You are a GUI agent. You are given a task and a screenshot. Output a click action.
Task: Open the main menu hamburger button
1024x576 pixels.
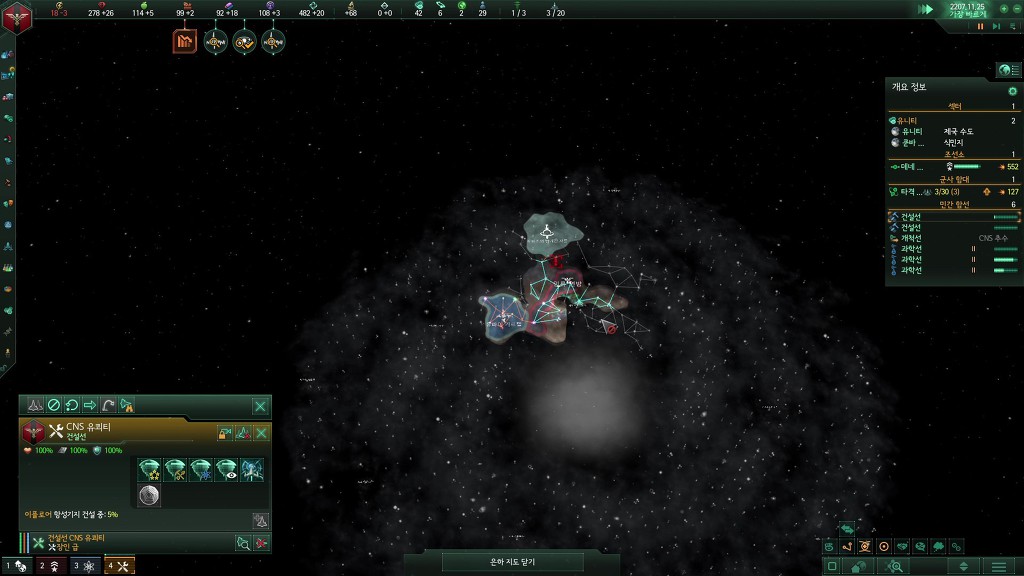998,566
